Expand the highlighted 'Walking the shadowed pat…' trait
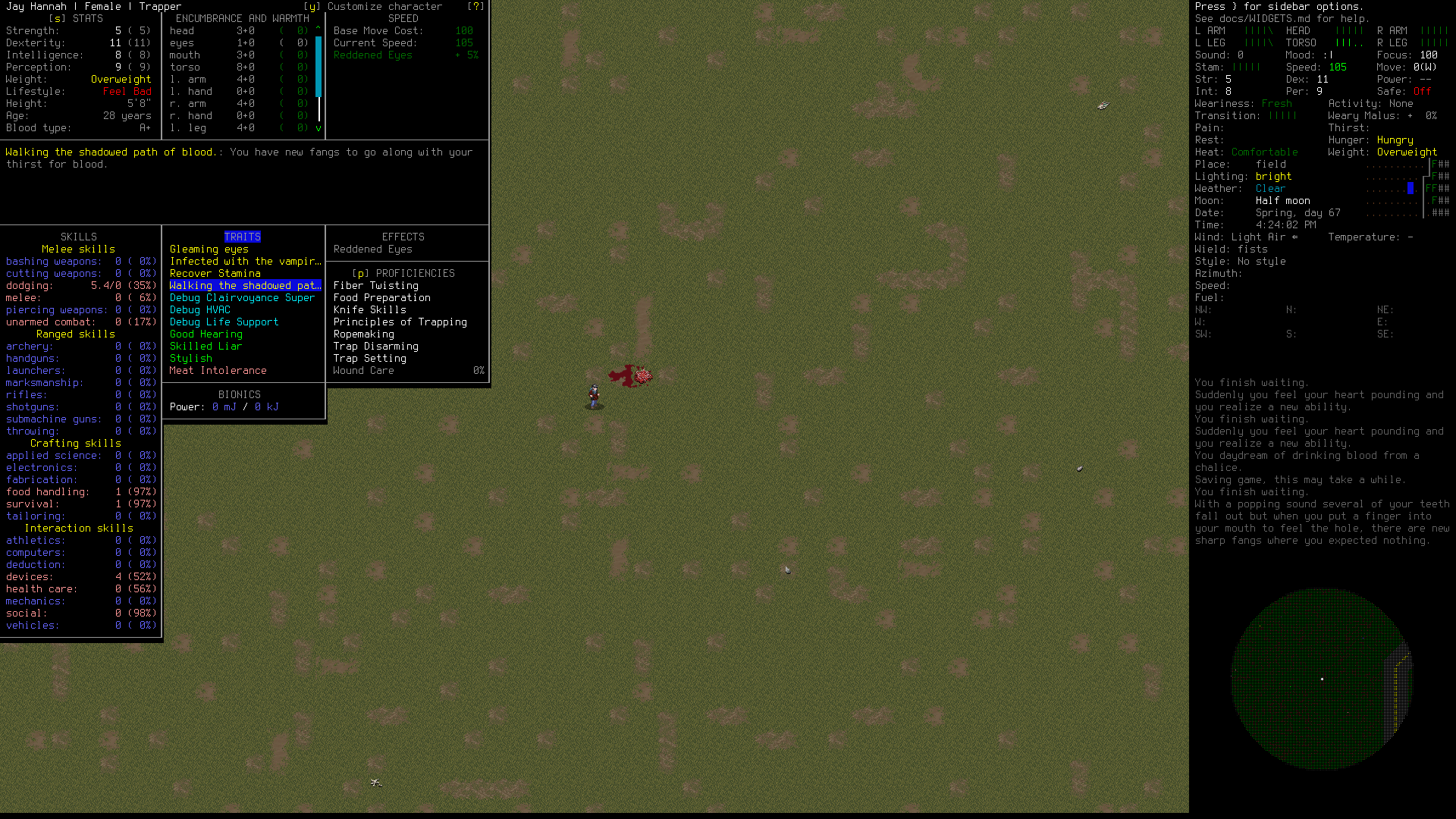The height and width of the screenshot is (819, 1456). coord(244,285)
